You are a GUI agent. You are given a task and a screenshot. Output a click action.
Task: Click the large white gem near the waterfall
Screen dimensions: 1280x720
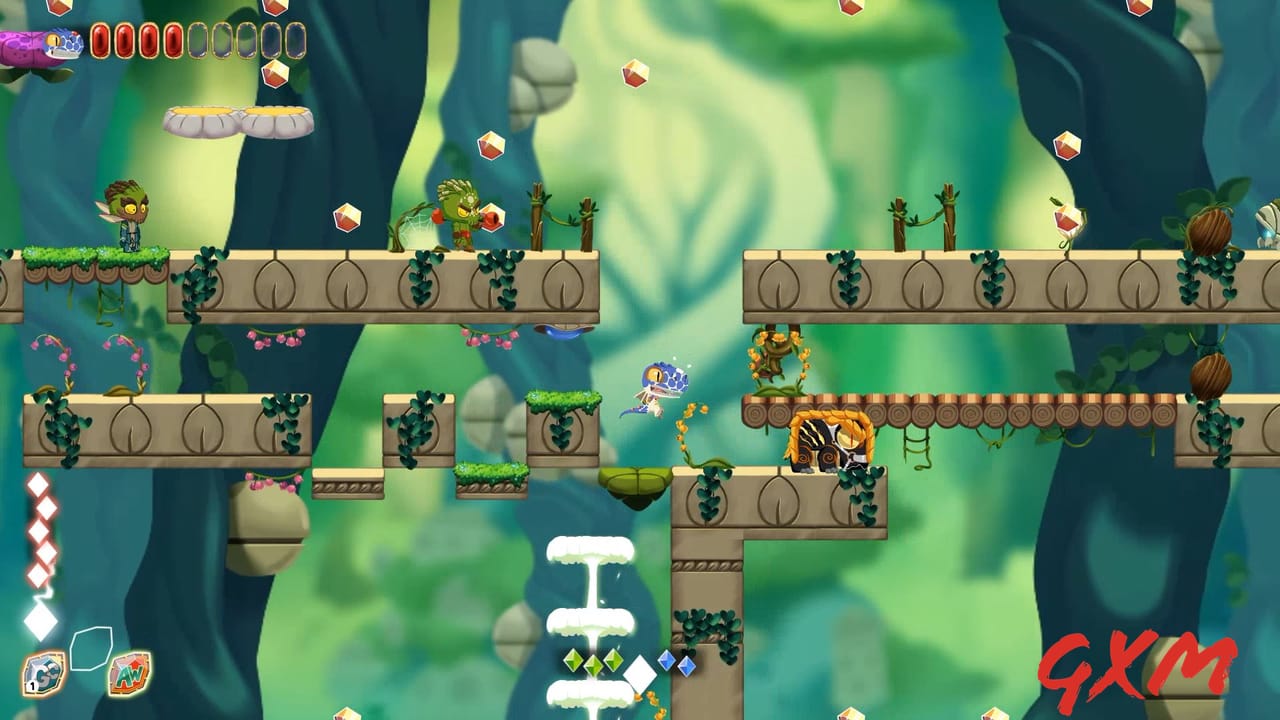640,672
